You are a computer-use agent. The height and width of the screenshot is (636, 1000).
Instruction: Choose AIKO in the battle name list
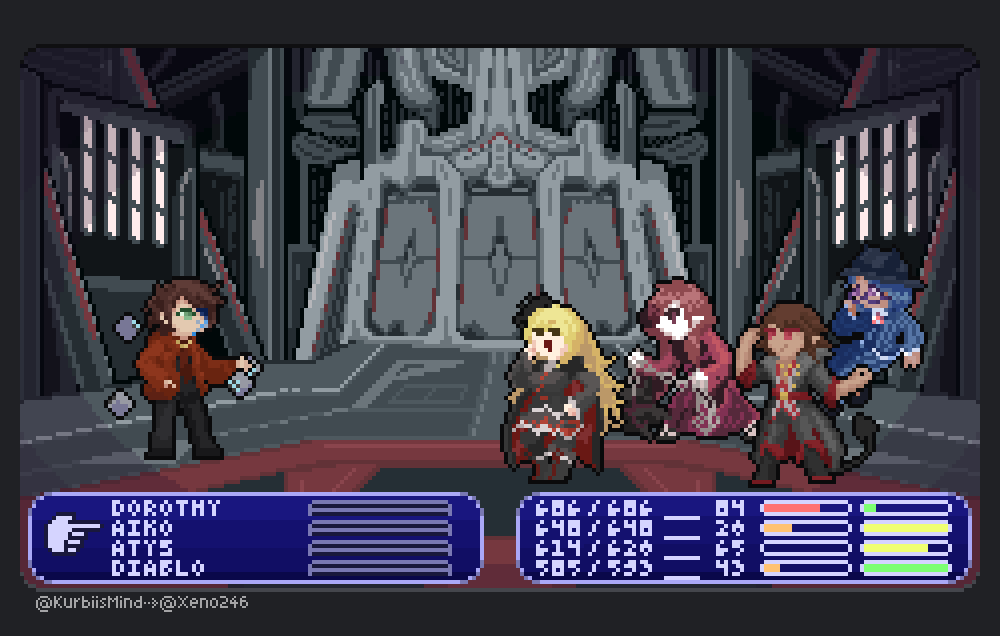tap(142, 528)
